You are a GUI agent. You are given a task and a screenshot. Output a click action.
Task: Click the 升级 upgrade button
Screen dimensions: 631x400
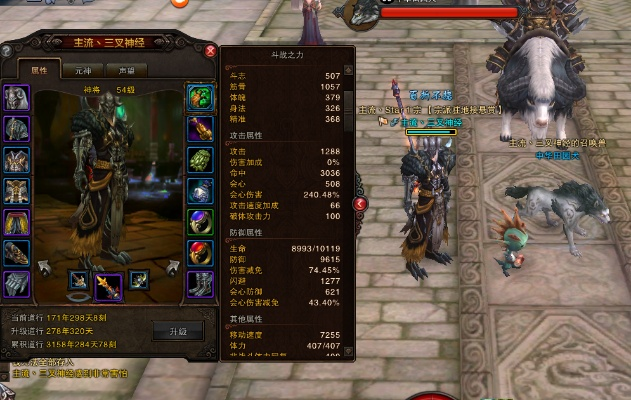(x=176, y=329)
